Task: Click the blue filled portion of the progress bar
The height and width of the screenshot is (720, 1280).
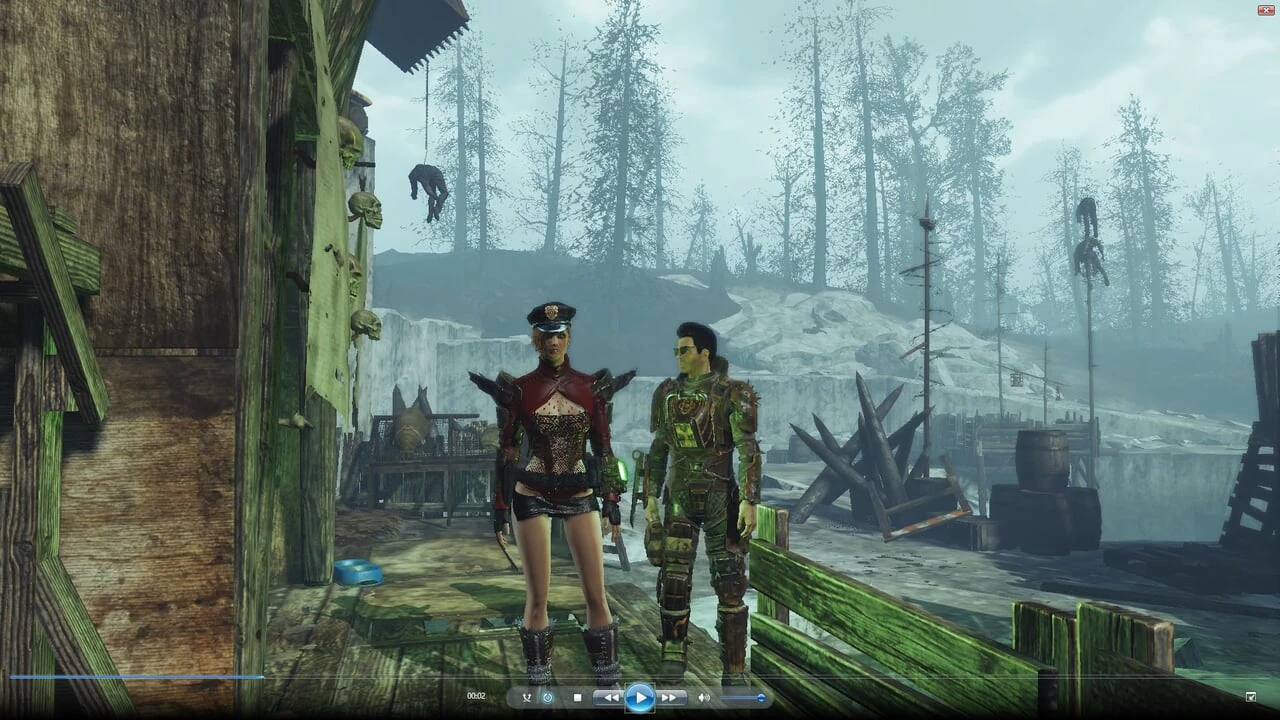Action: pyautogui.click(x=130, y=677)
